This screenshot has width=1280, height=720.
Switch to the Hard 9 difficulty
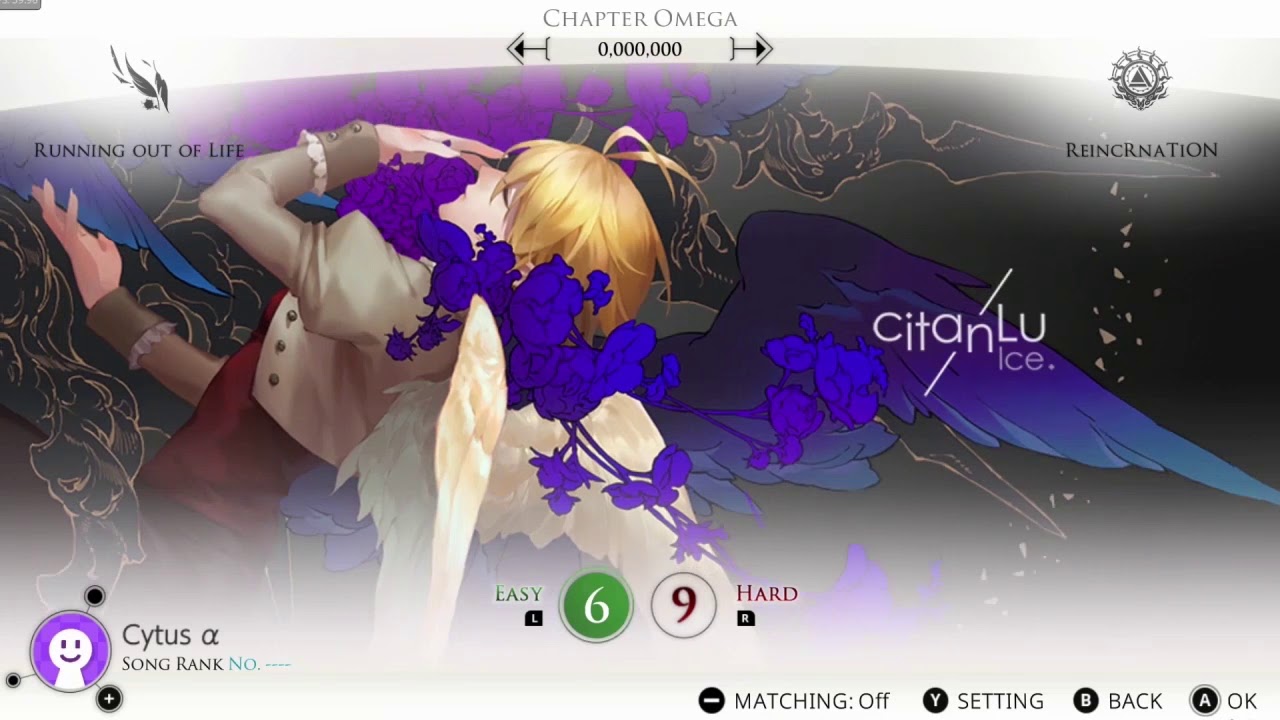point(683,605)
